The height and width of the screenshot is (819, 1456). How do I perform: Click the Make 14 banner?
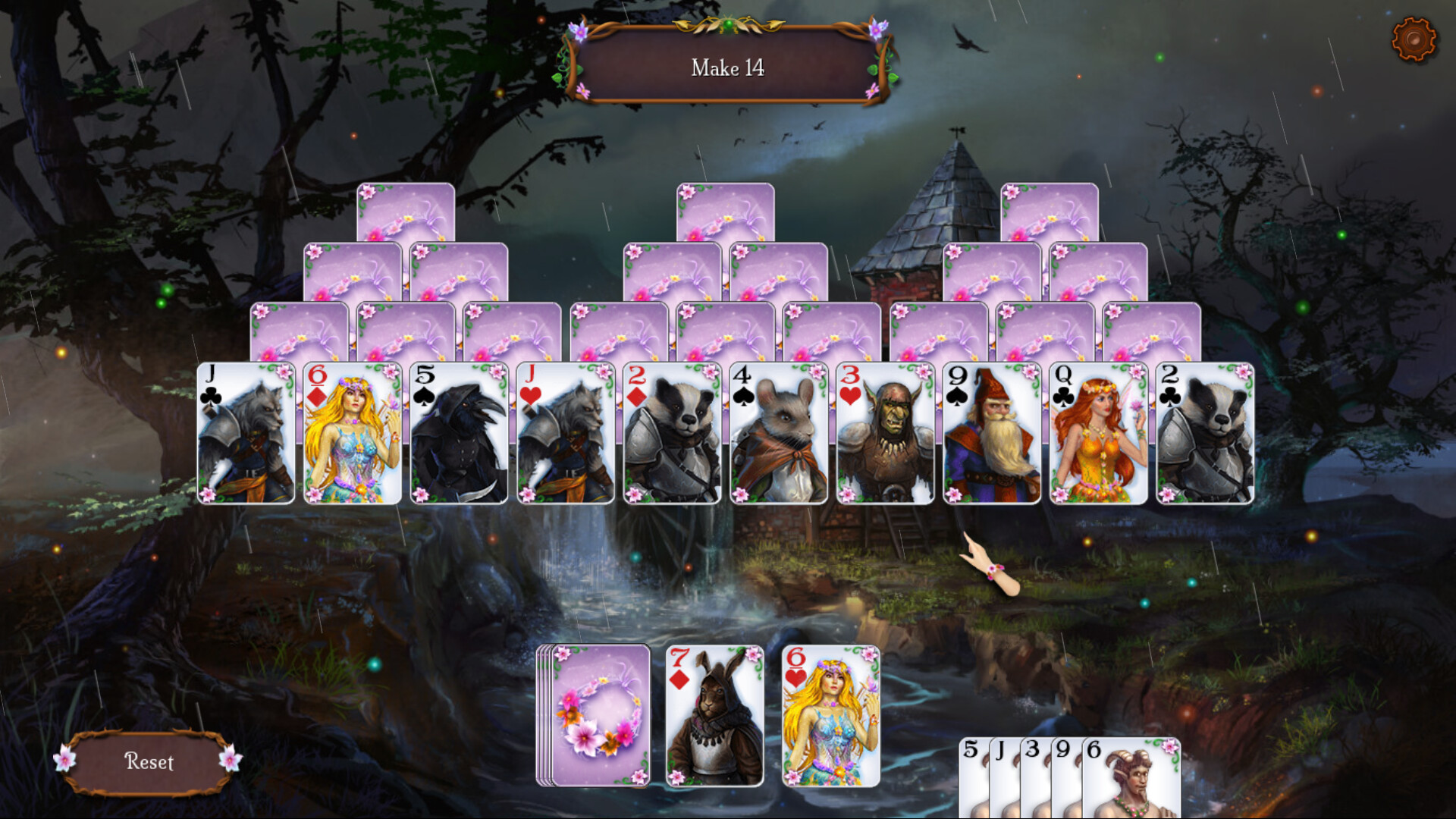coord(728,67)
